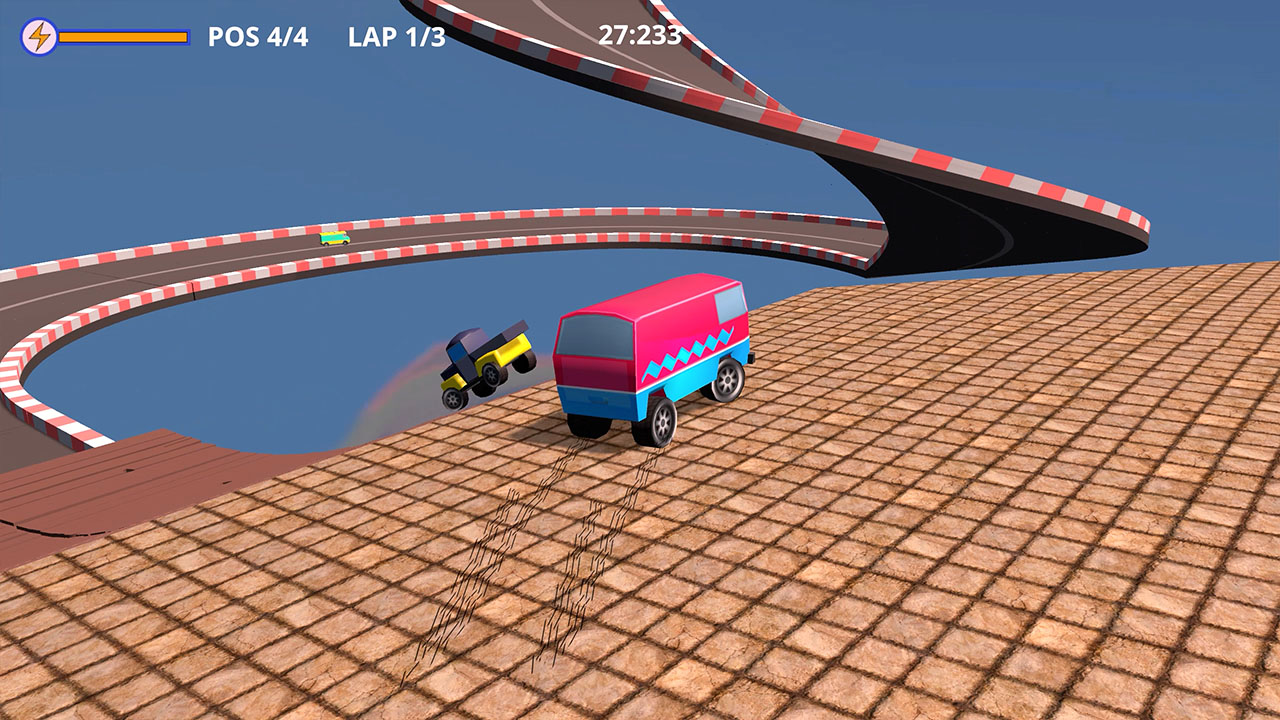Click the tiled desert ground
The height and width of the screenshot is (720, 1280).
coord(1000,600)
